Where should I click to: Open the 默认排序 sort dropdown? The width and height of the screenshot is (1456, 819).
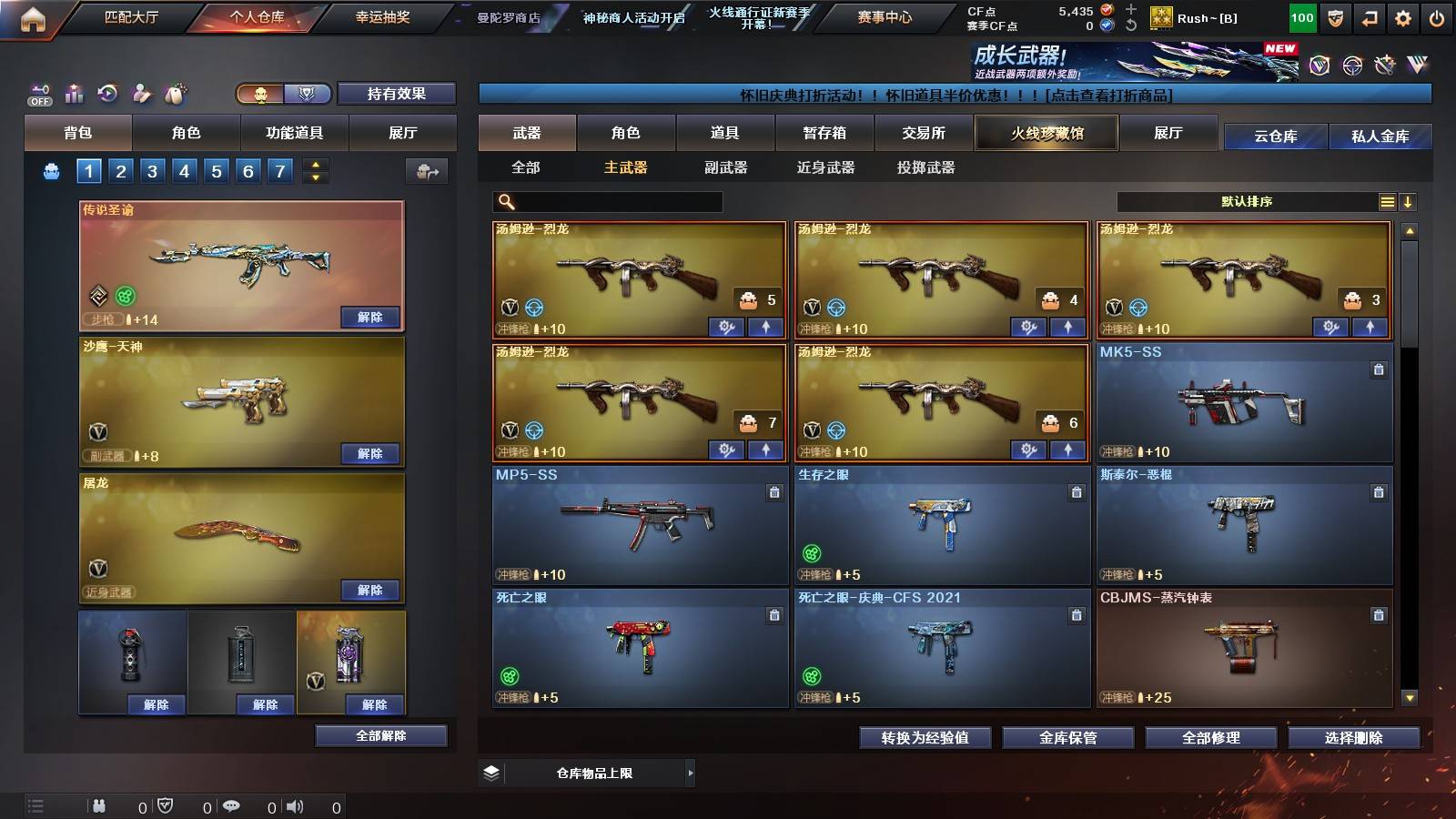click(x=1247, y=200)
